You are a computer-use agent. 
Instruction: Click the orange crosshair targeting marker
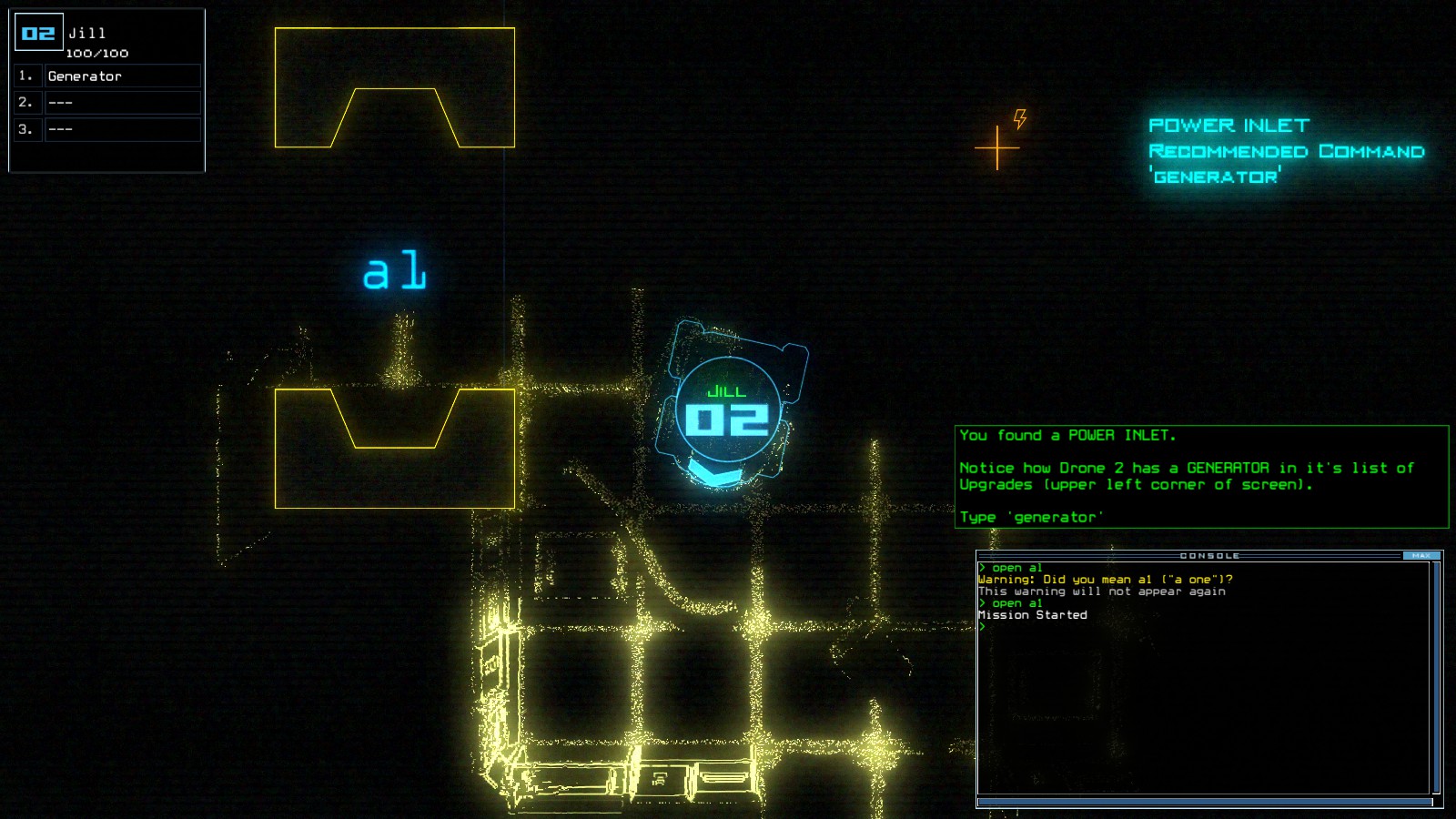point(998,146)
